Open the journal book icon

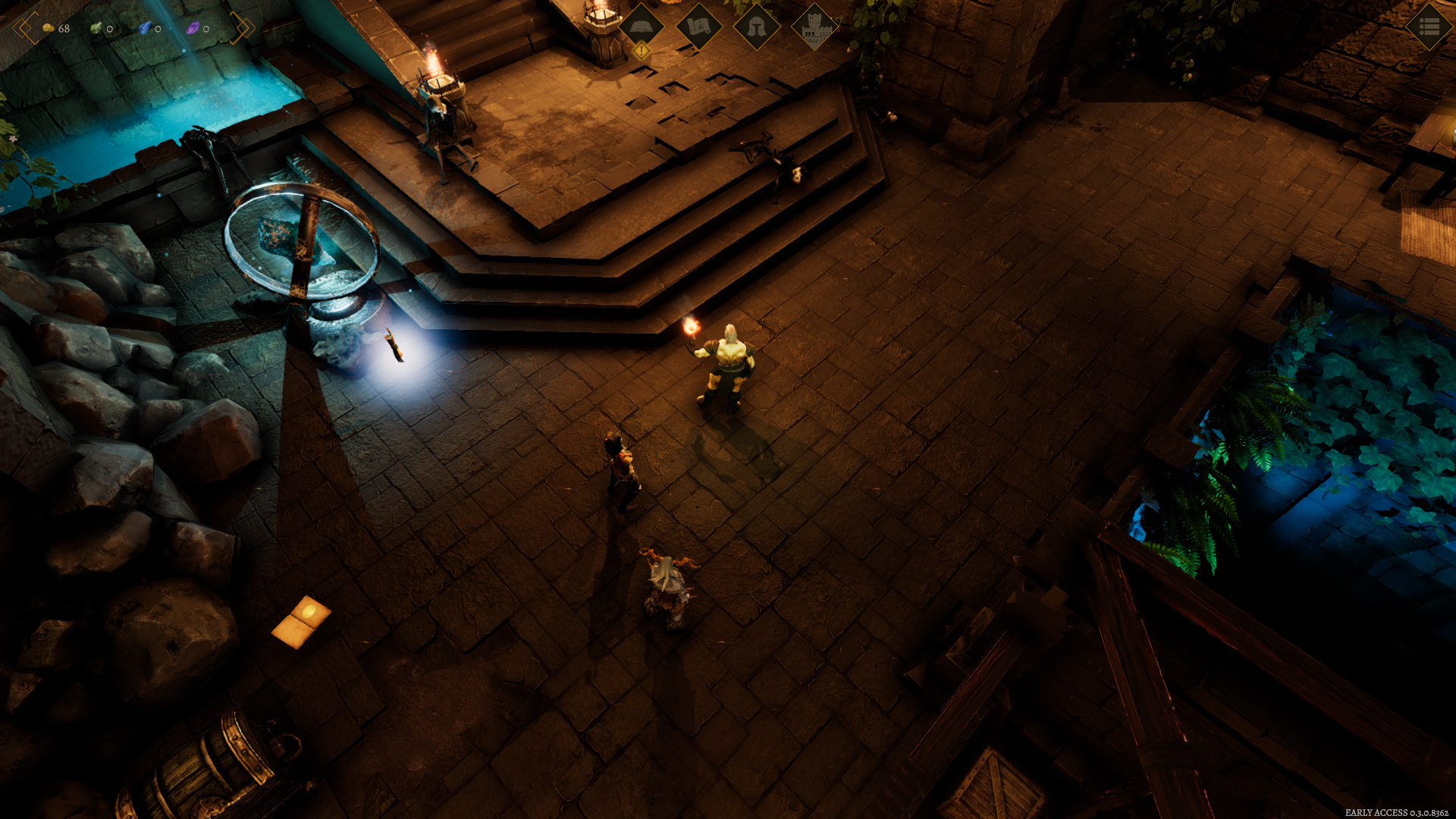[642, 26]
